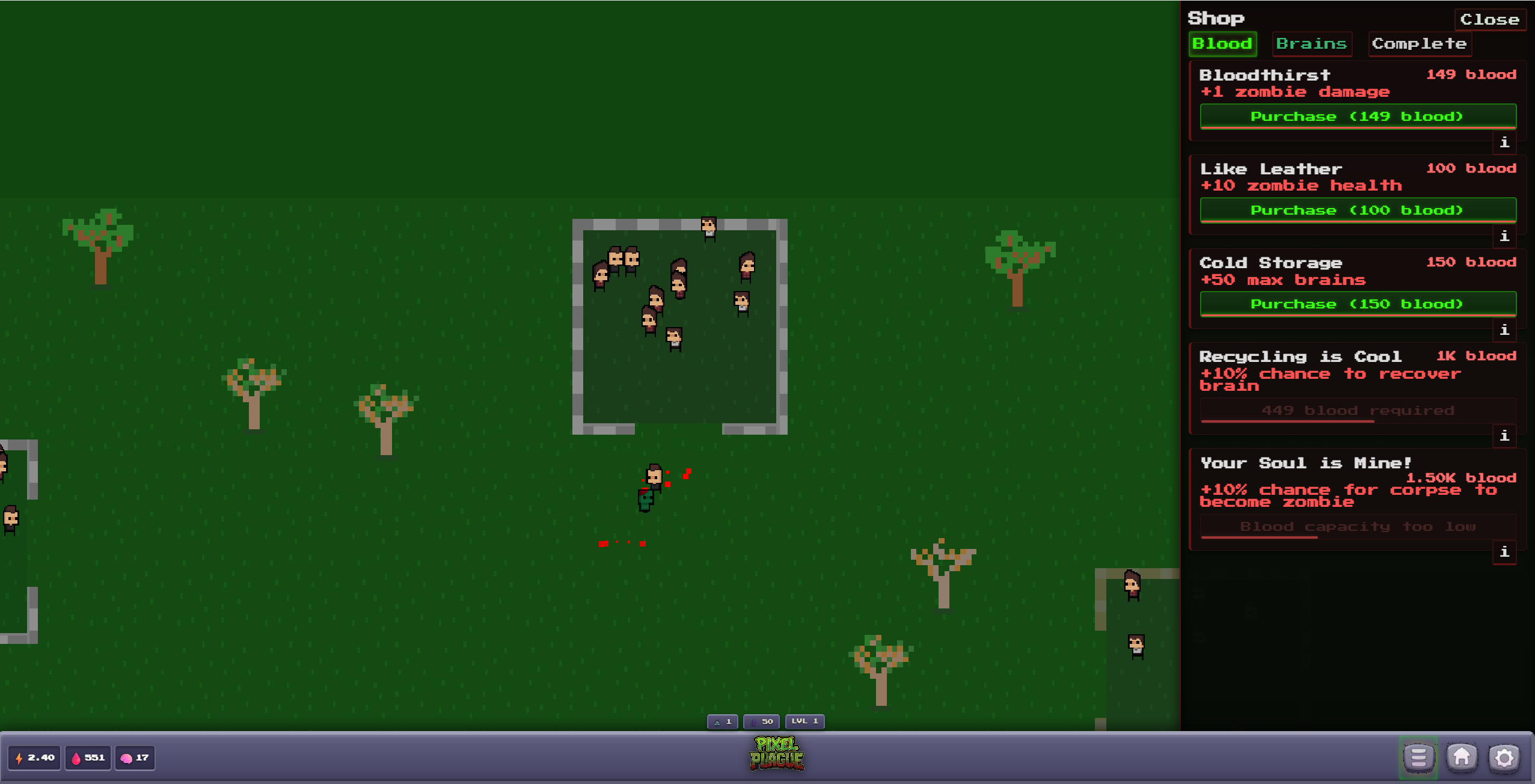1535x784 pixels.
Task: Click the LVL 1 level badge
Action: [804, 721]
